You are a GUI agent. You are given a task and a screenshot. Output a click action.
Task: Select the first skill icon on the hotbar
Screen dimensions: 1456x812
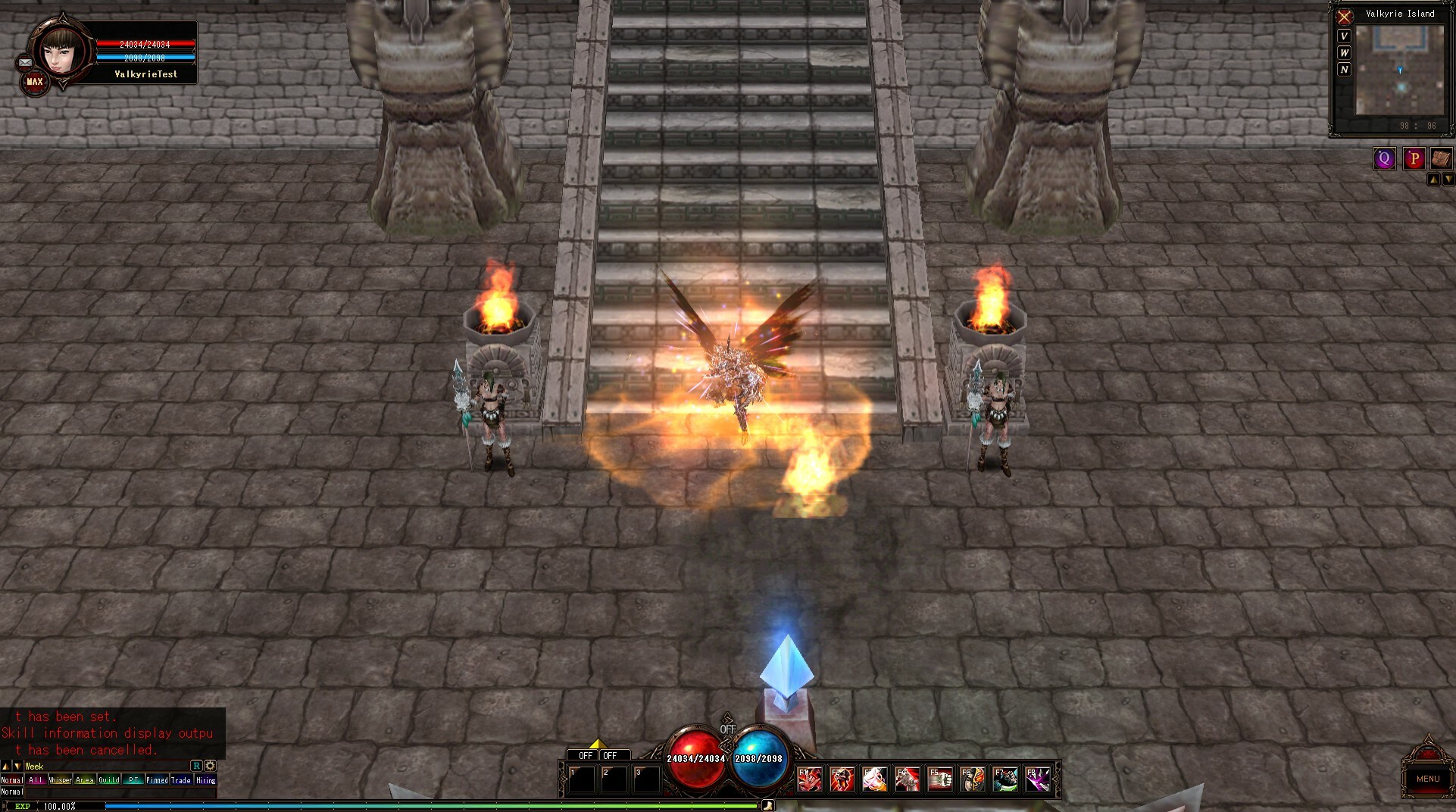(x=810, y=779)
